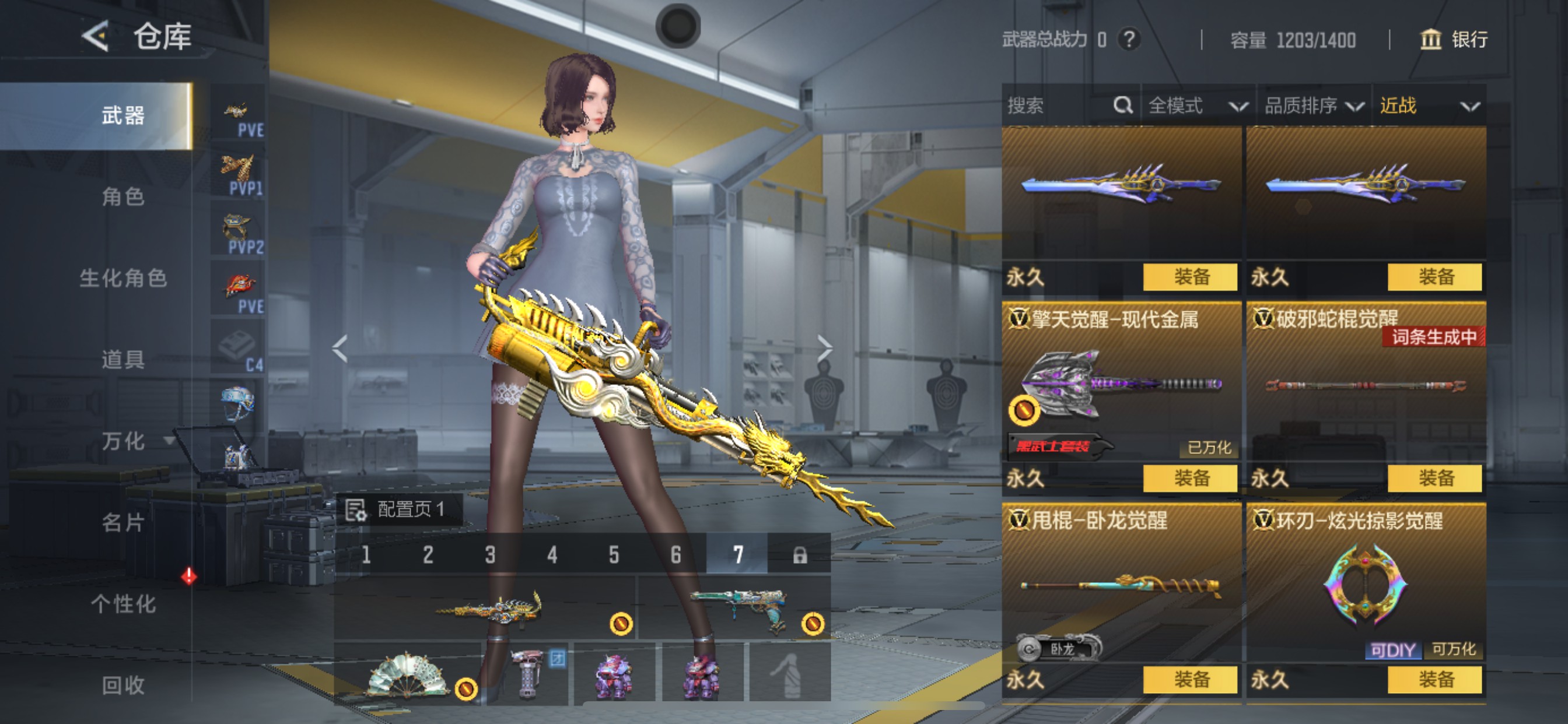Open the 个性化 section
The image size is (1568, 724).
[x=123, y=603]
